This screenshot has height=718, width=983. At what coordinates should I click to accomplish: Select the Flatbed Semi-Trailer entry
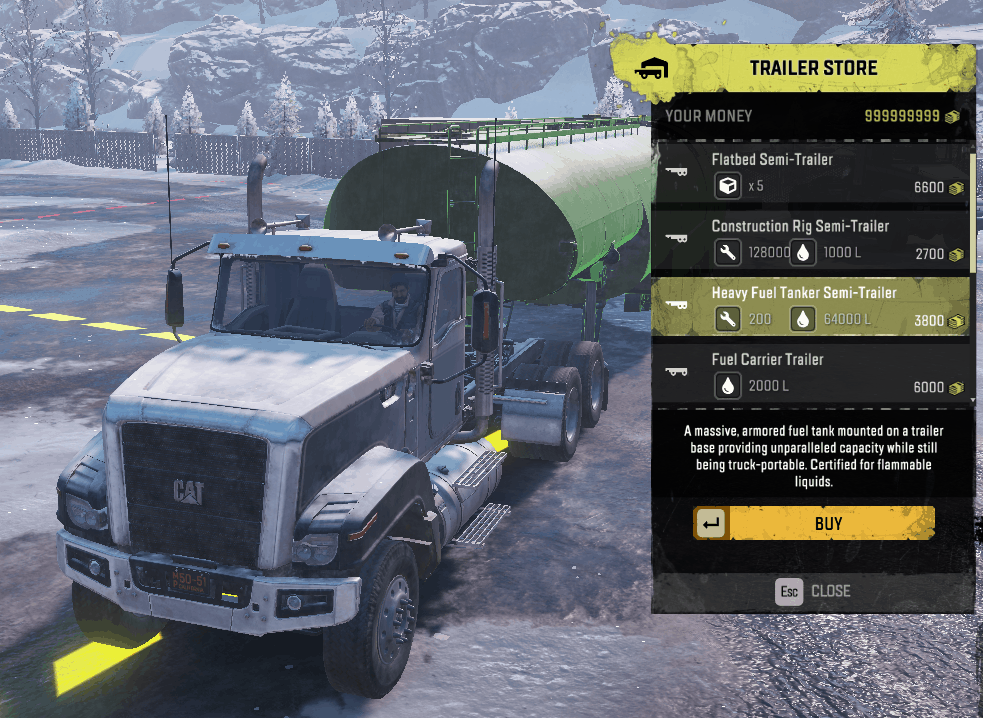pos(810,173)
